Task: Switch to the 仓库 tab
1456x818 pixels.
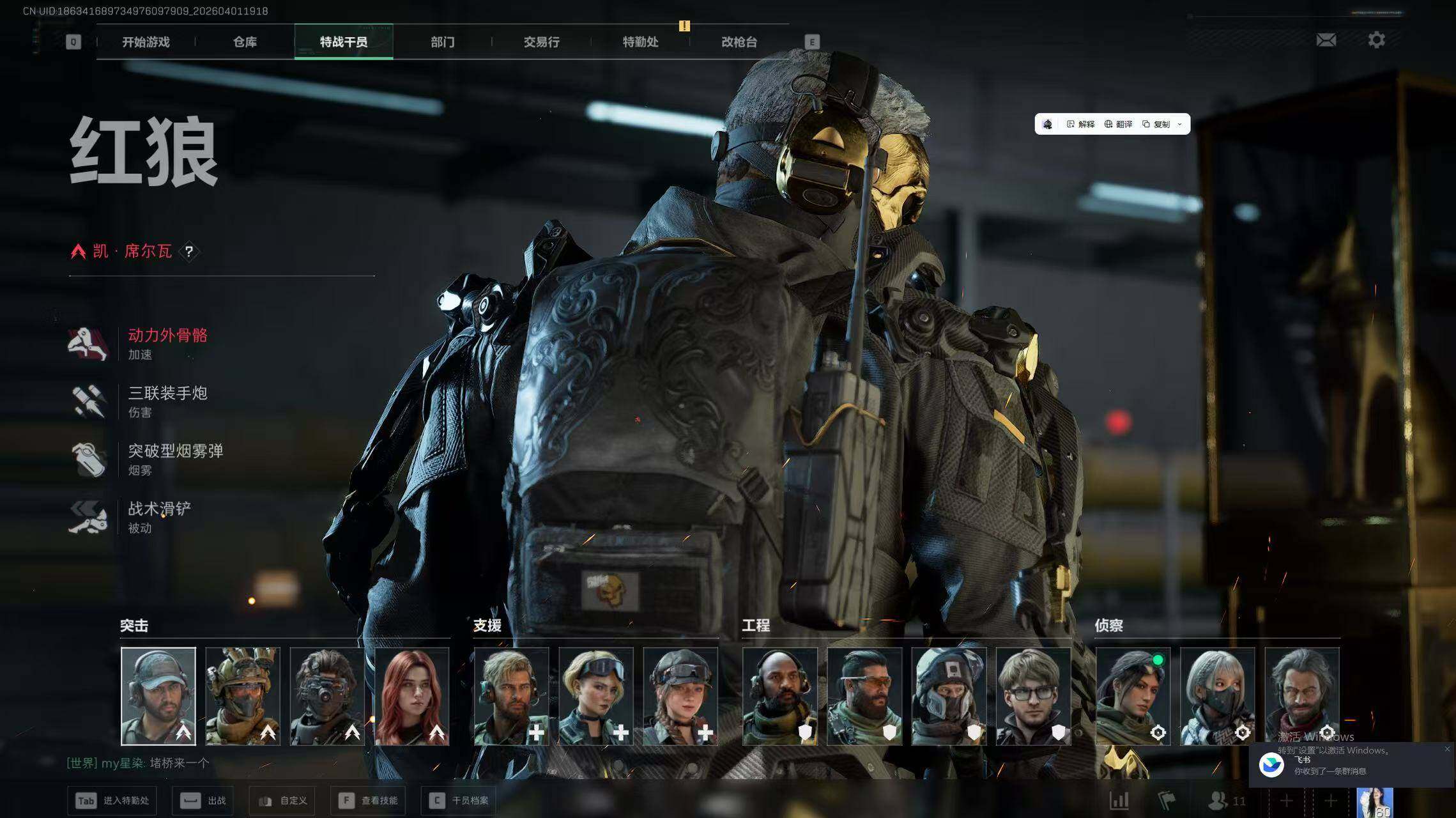Action: (x=245, y=42)
